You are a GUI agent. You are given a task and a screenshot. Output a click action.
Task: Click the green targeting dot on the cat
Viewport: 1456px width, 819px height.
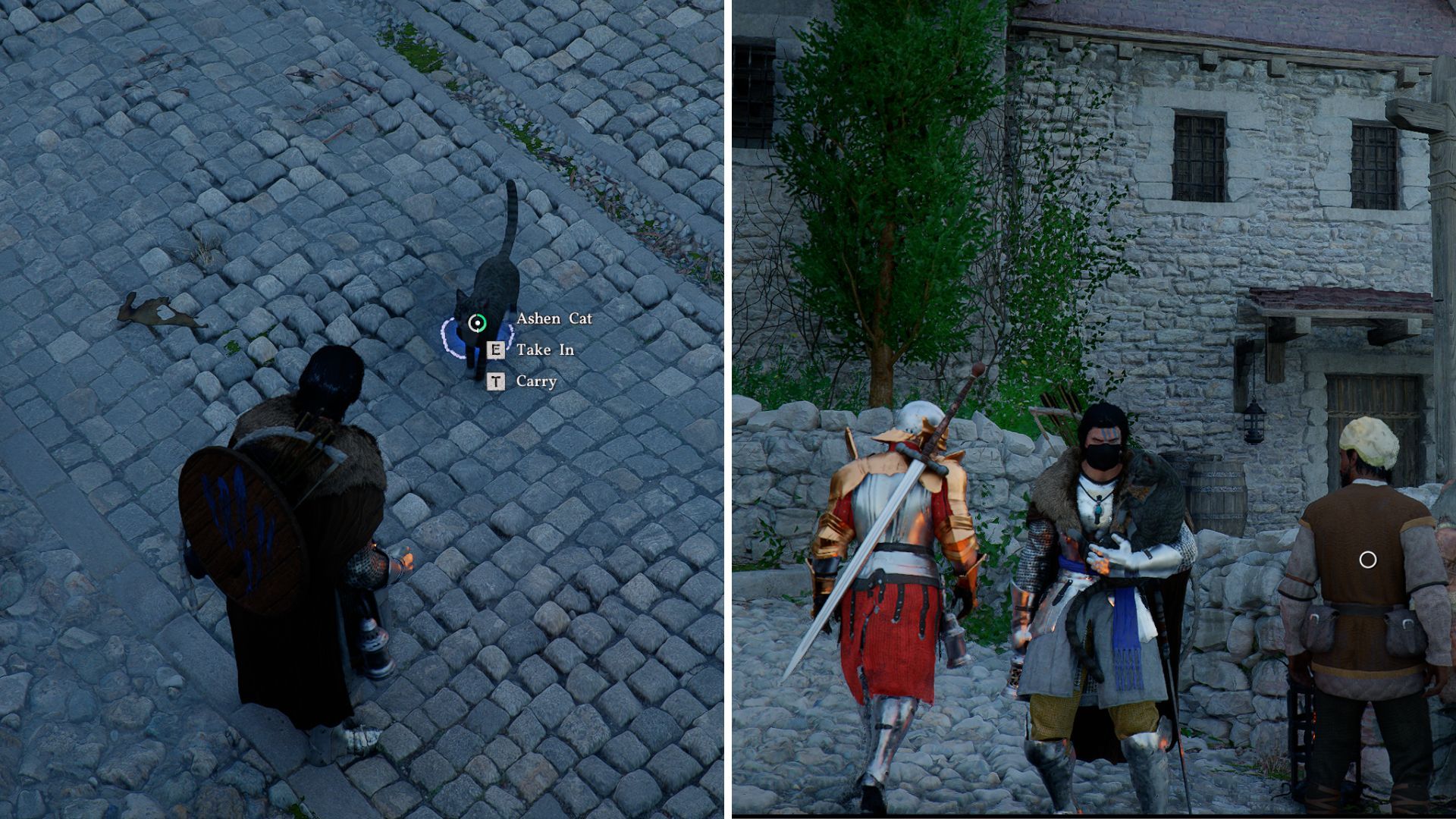point(476,323)
